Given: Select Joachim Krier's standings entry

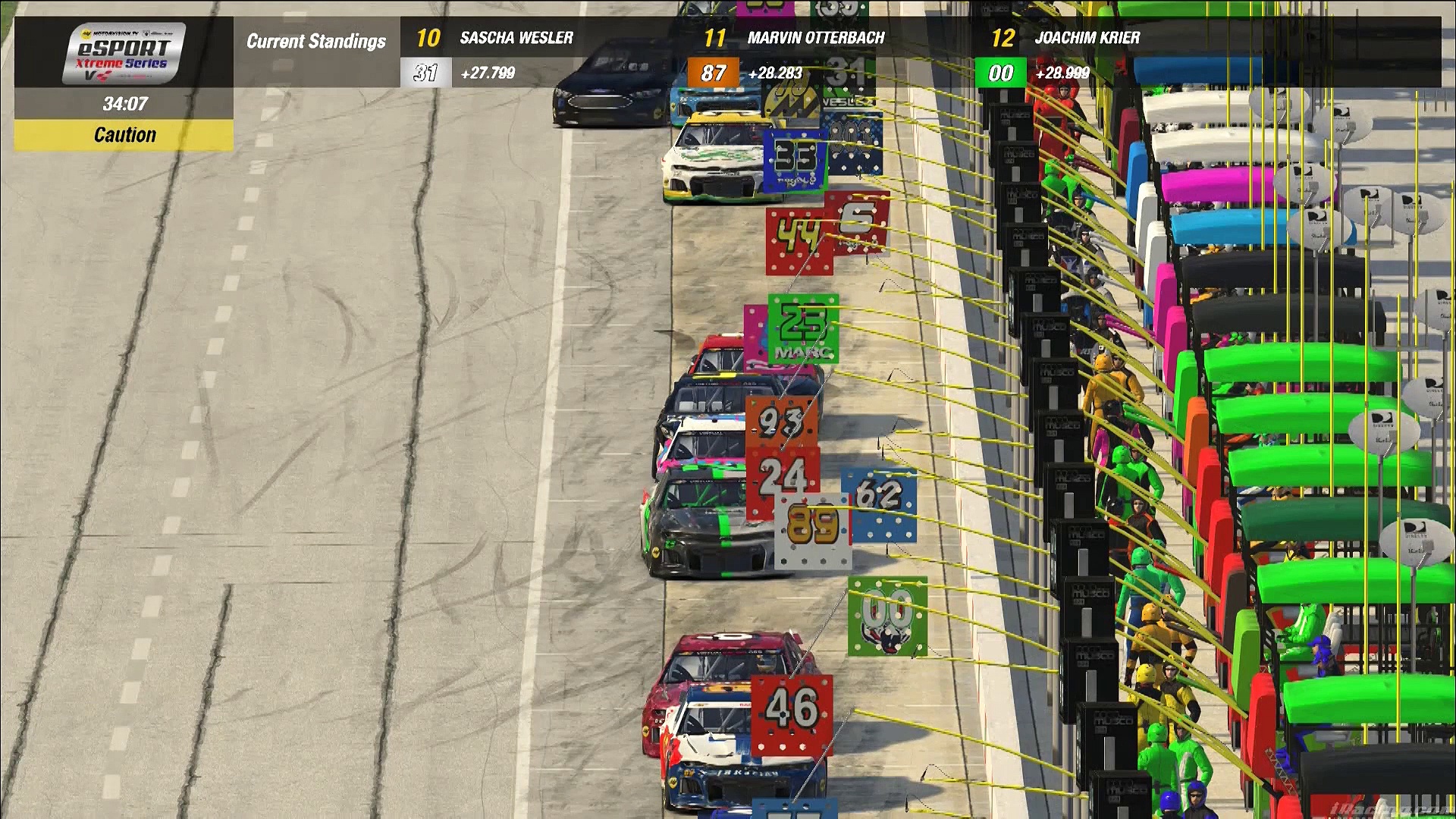Looking at the screenshot, I should pos(1087,38).
